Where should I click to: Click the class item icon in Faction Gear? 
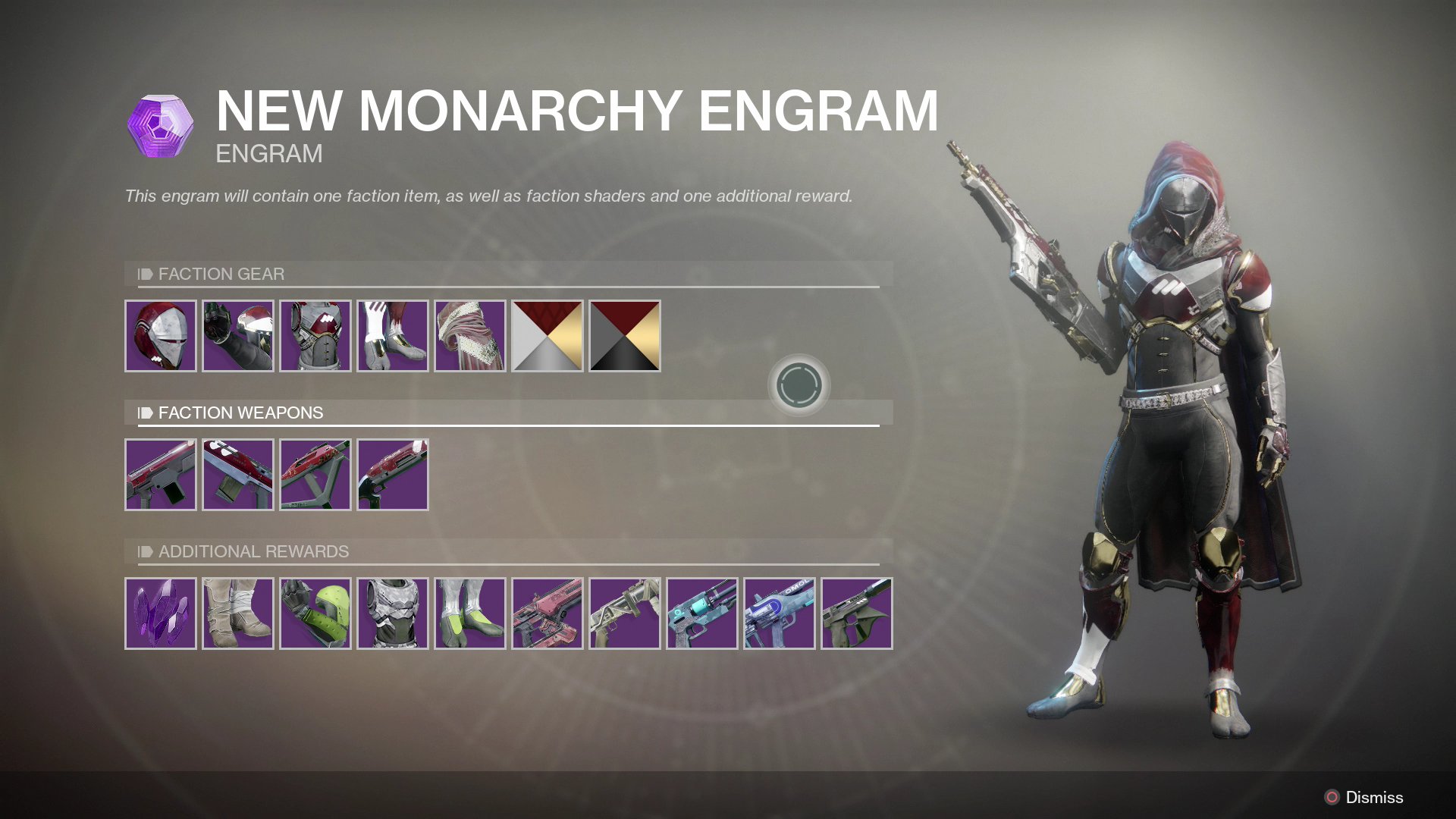tap(470, 335)
